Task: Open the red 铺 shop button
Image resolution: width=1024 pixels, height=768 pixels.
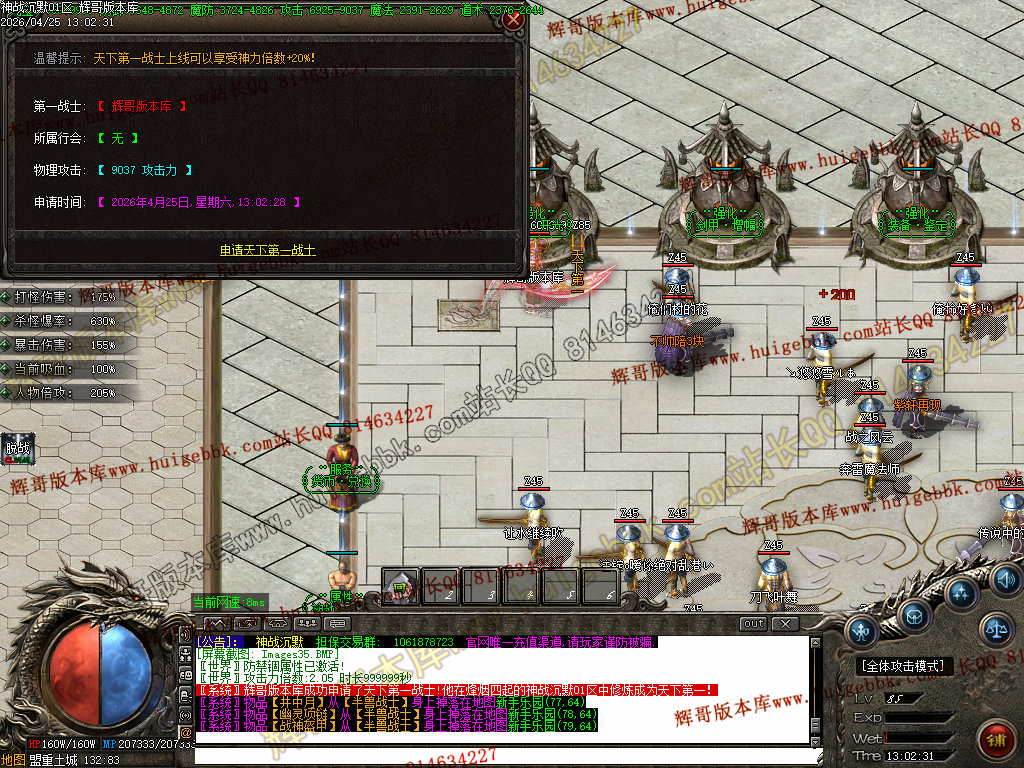Action: point(996,742)
